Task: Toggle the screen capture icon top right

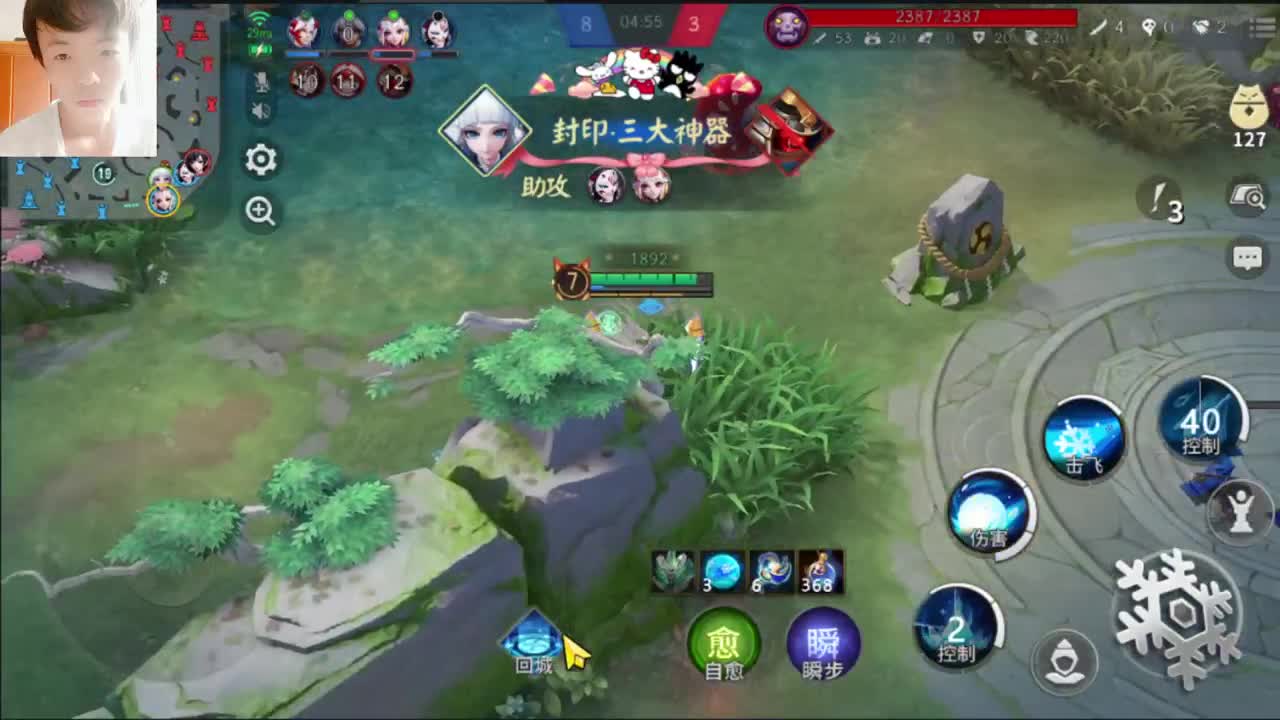Action: 1248,196
